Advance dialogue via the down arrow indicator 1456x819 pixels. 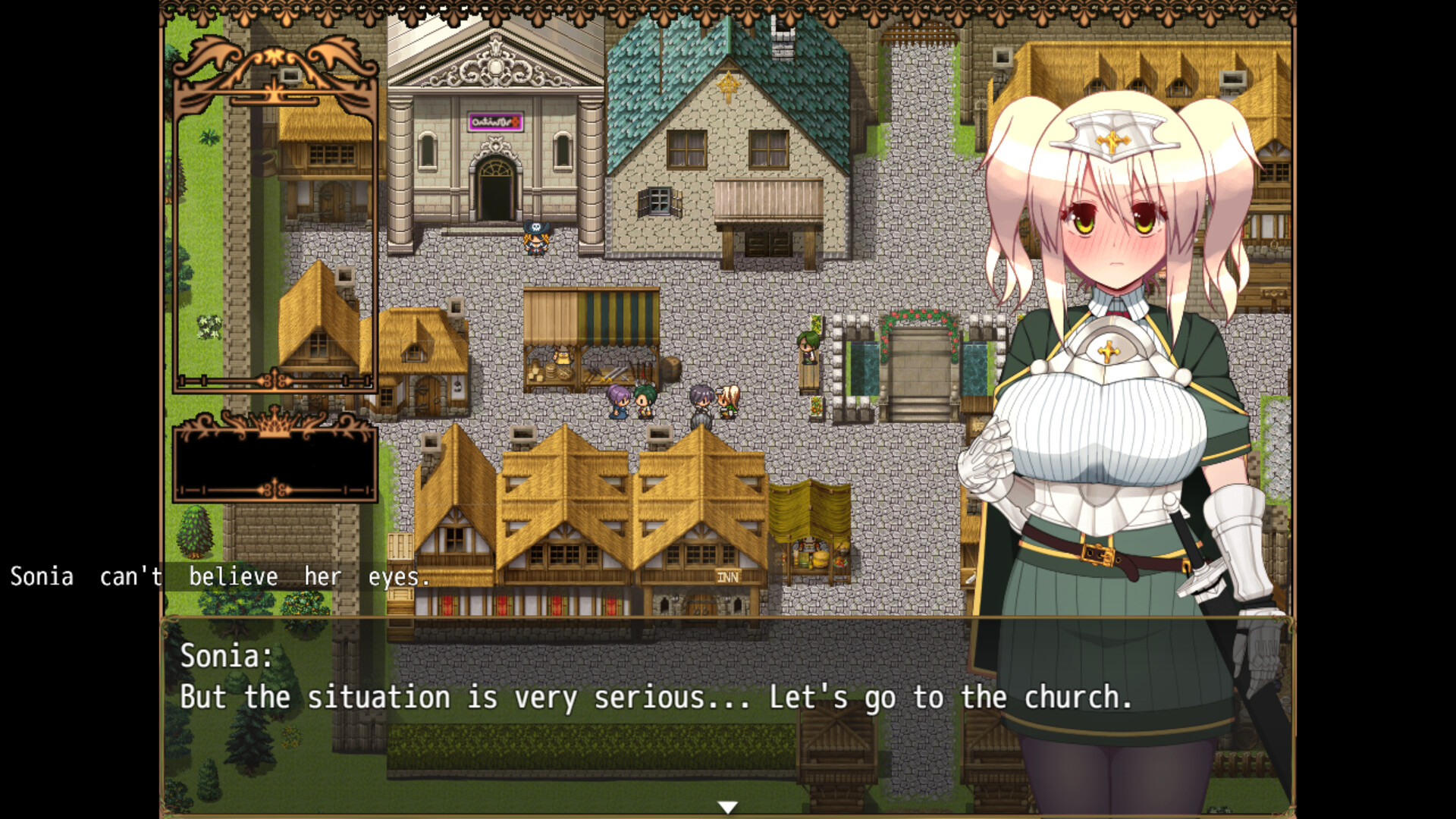[x=728, y=807]
